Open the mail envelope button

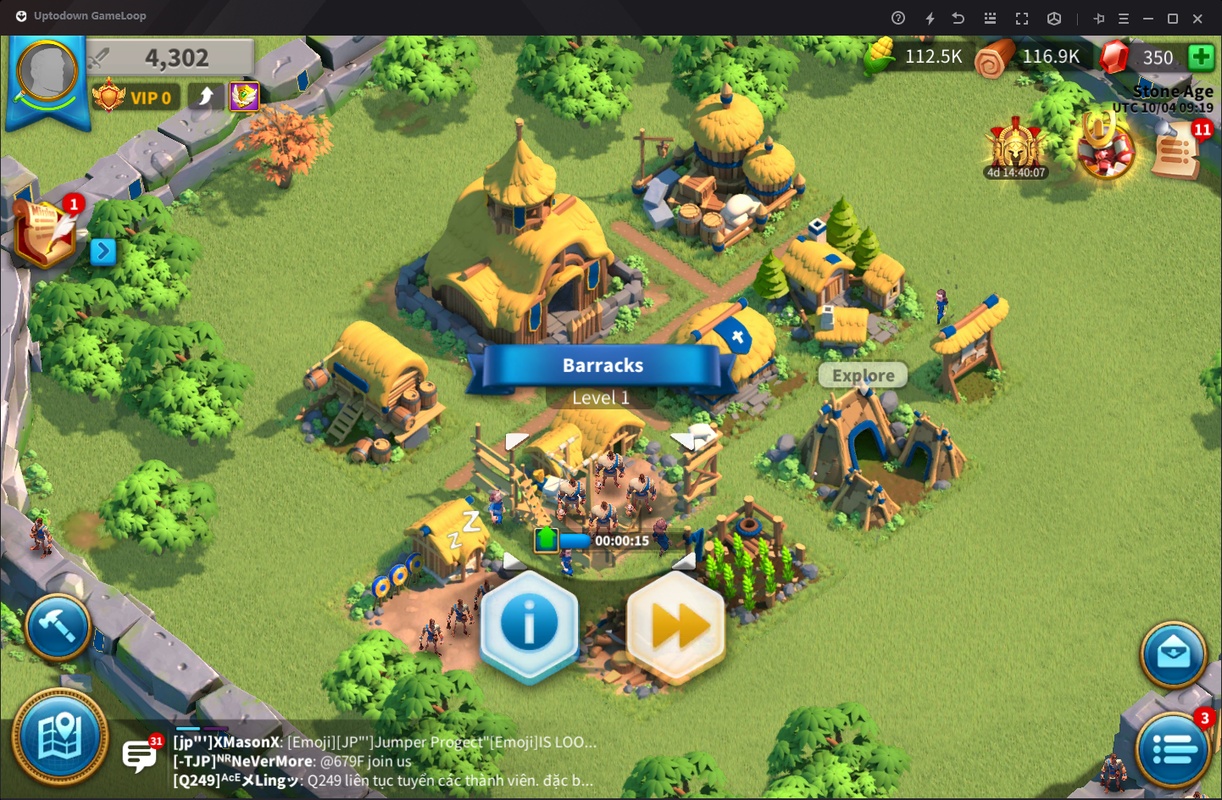pos(1173,655)
